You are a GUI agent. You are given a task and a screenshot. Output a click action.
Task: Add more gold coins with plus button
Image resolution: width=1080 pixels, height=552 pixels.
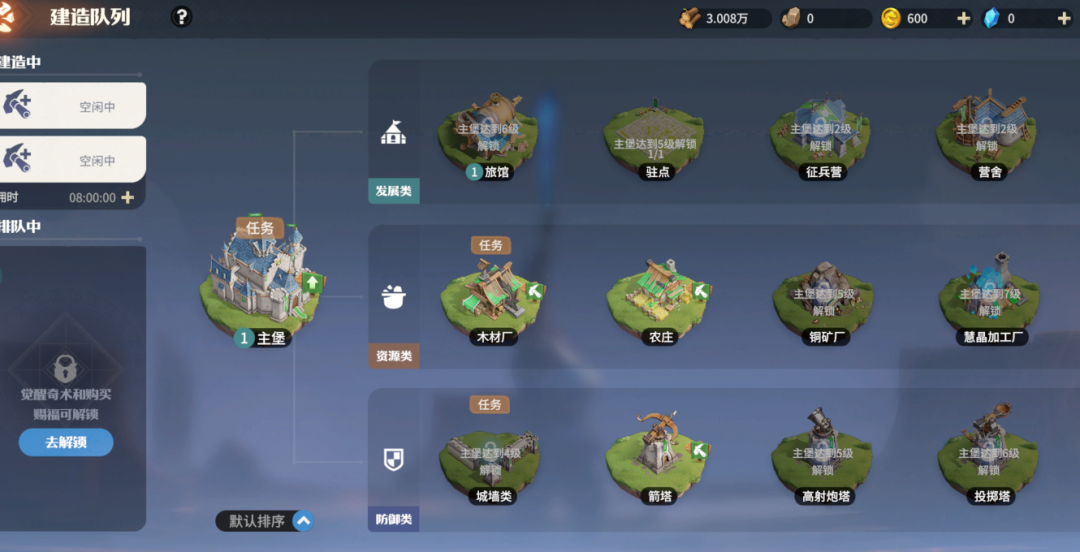[963, 18]
